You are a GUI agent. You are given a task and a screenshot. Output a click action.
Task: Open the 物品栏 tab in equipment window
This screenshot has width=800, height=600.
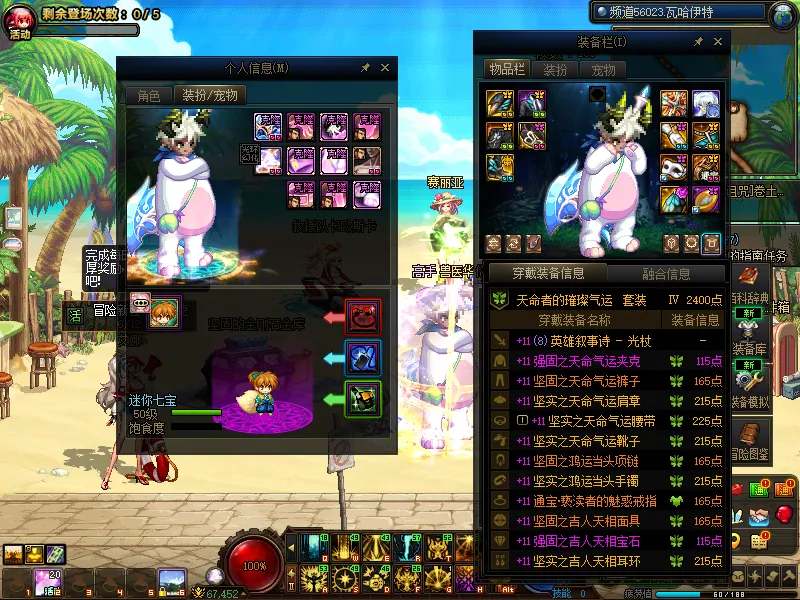pos(506,70)
